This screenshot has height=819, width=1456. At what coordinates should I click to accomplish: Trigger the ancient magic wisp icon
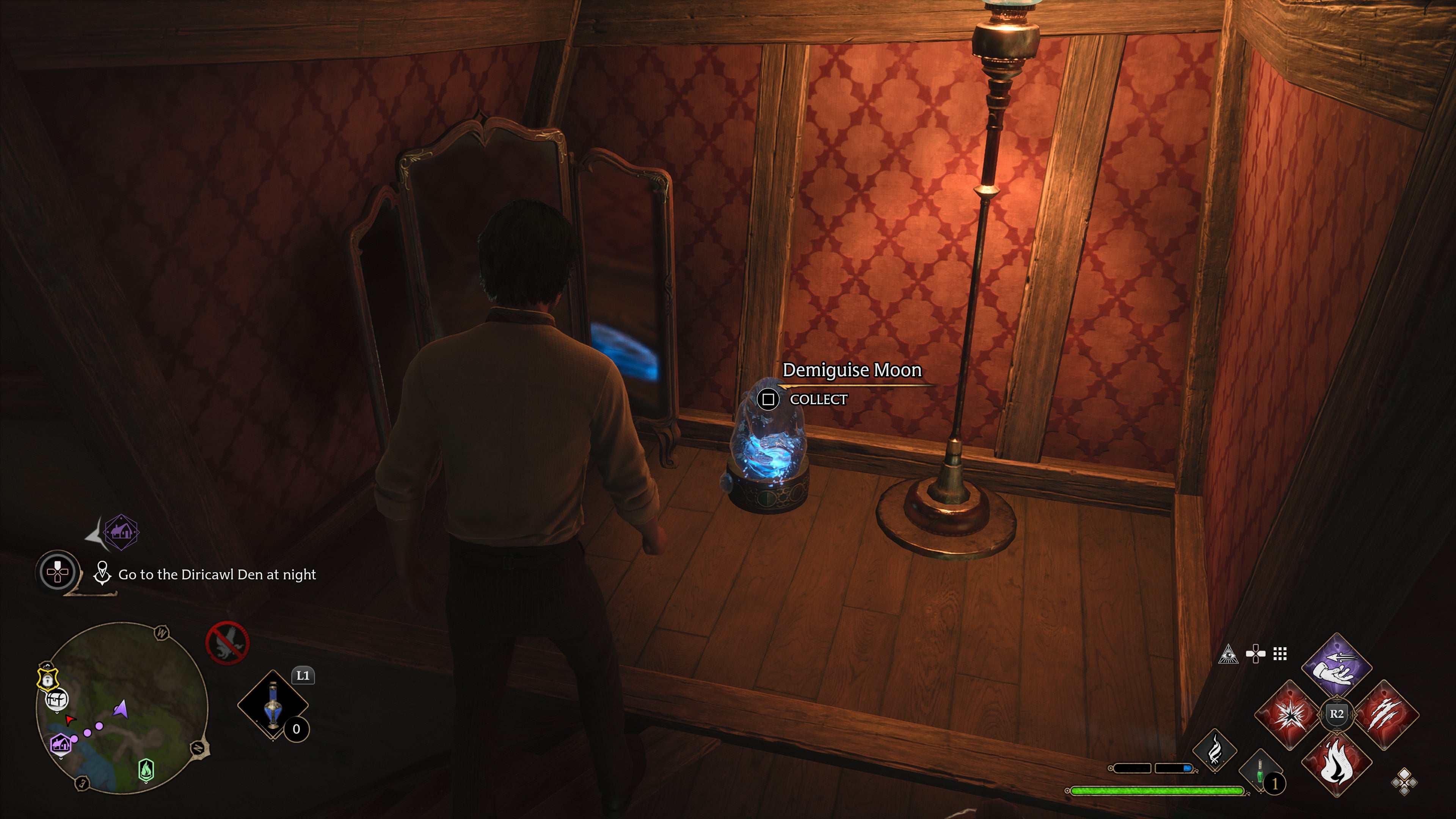1214,751
